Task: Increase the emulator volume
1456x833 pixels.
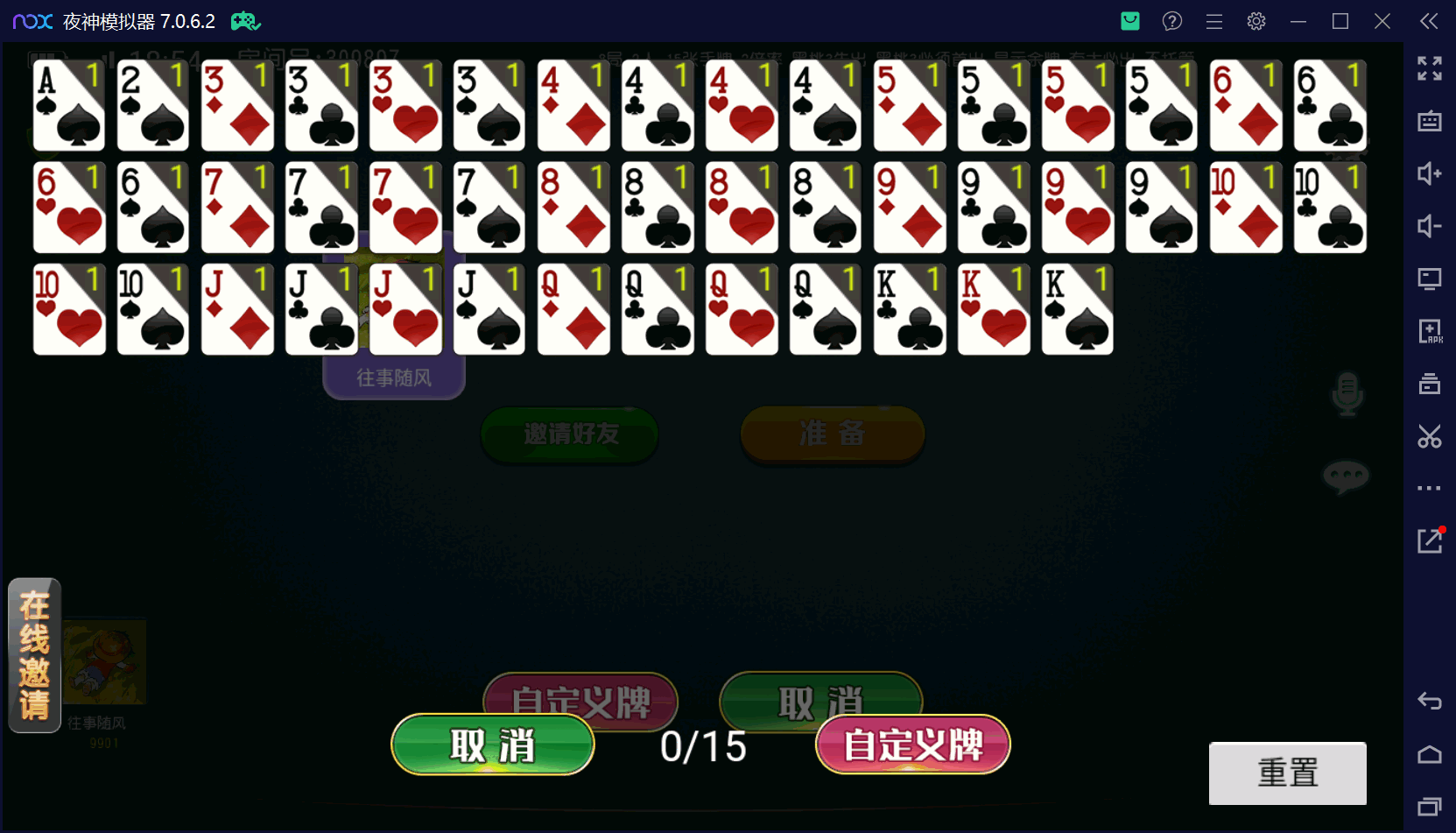Action: [x=1429, y=174]
